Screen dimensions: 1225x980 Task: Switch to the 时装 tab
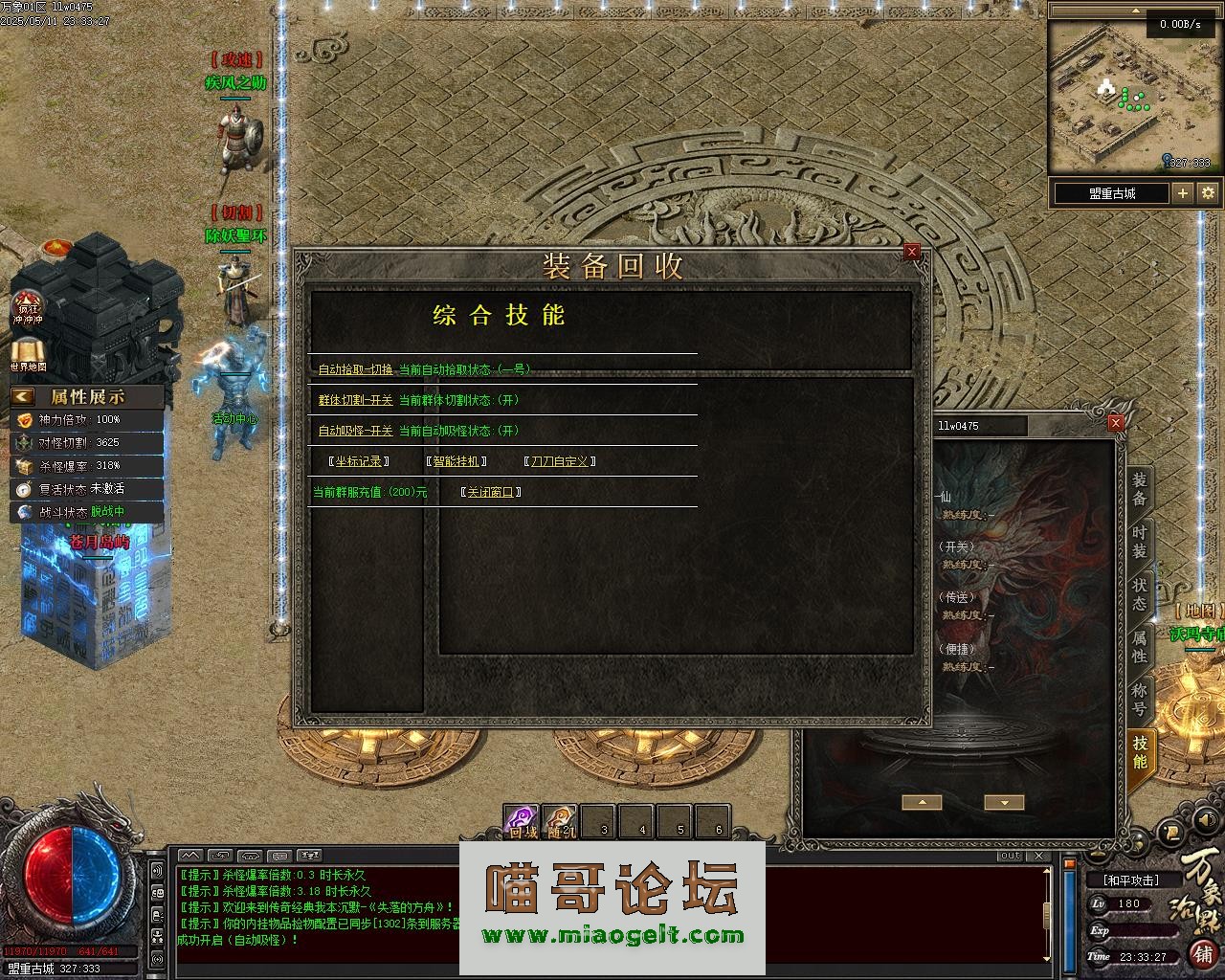click(x=1139, y=542)
